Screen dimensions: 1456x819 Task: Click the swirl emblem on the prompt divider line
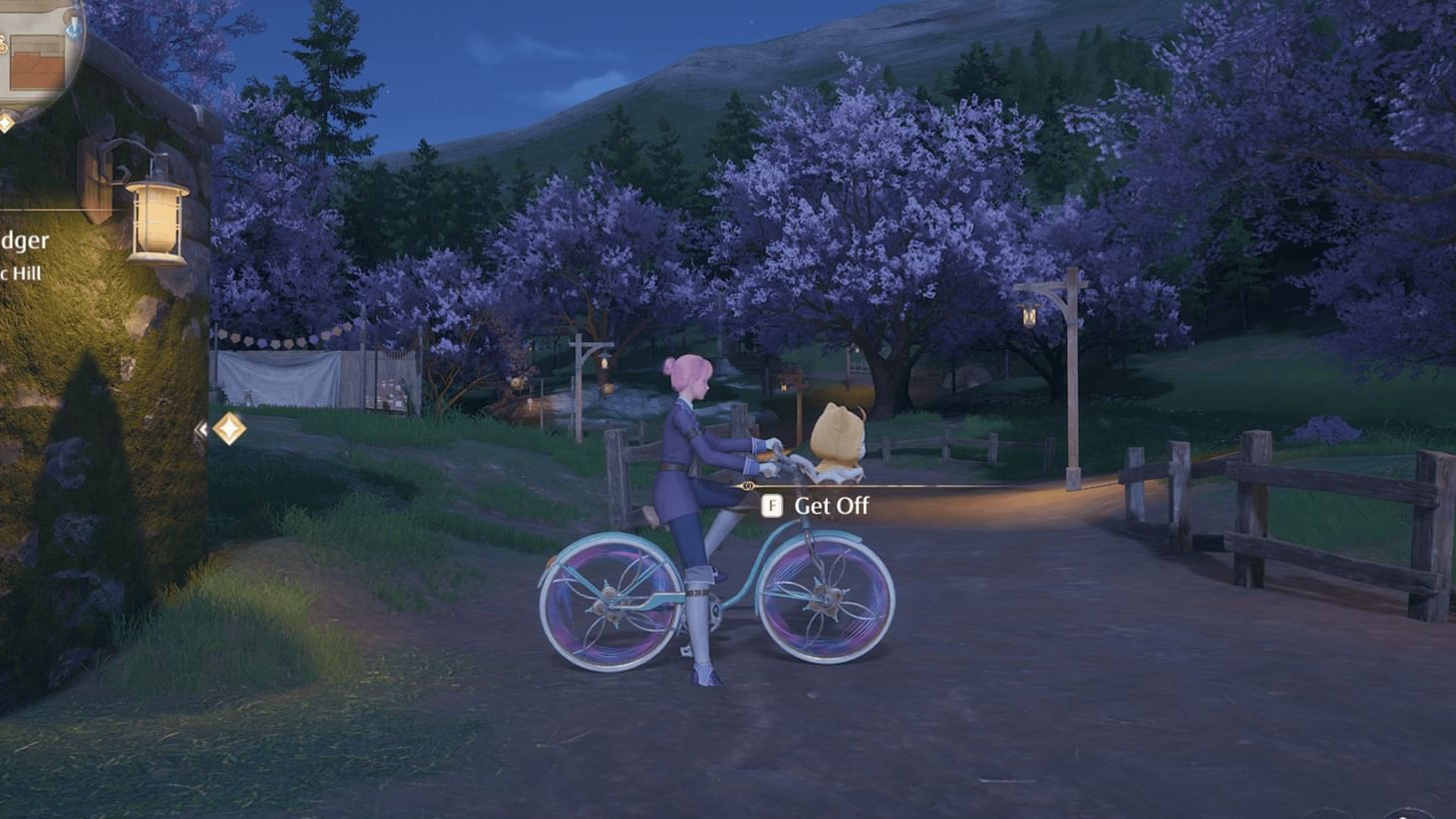pyautogui.click(x=747, y=486)
